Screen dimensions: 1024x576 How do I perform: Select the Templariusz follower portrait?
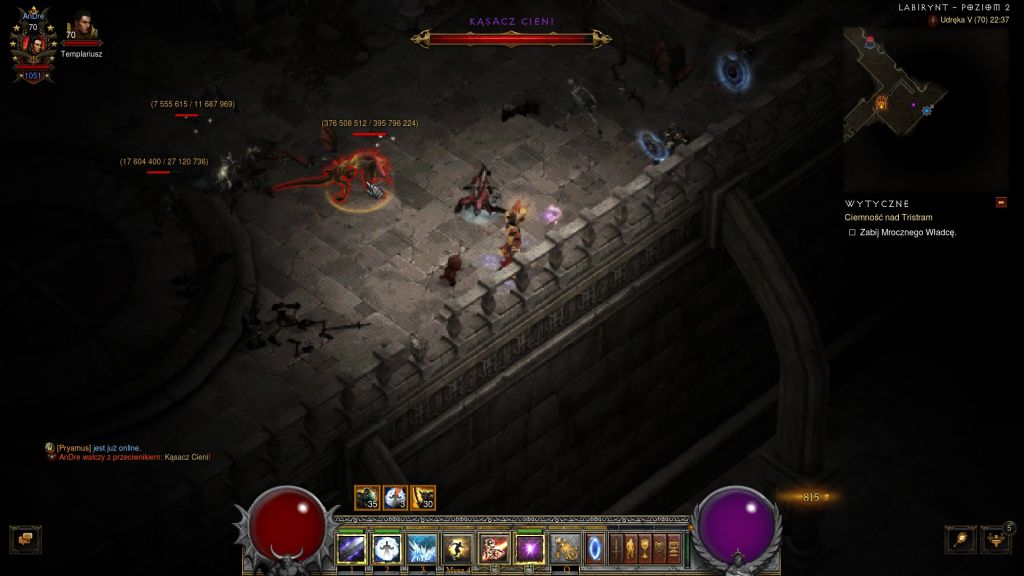click(81, 27)
